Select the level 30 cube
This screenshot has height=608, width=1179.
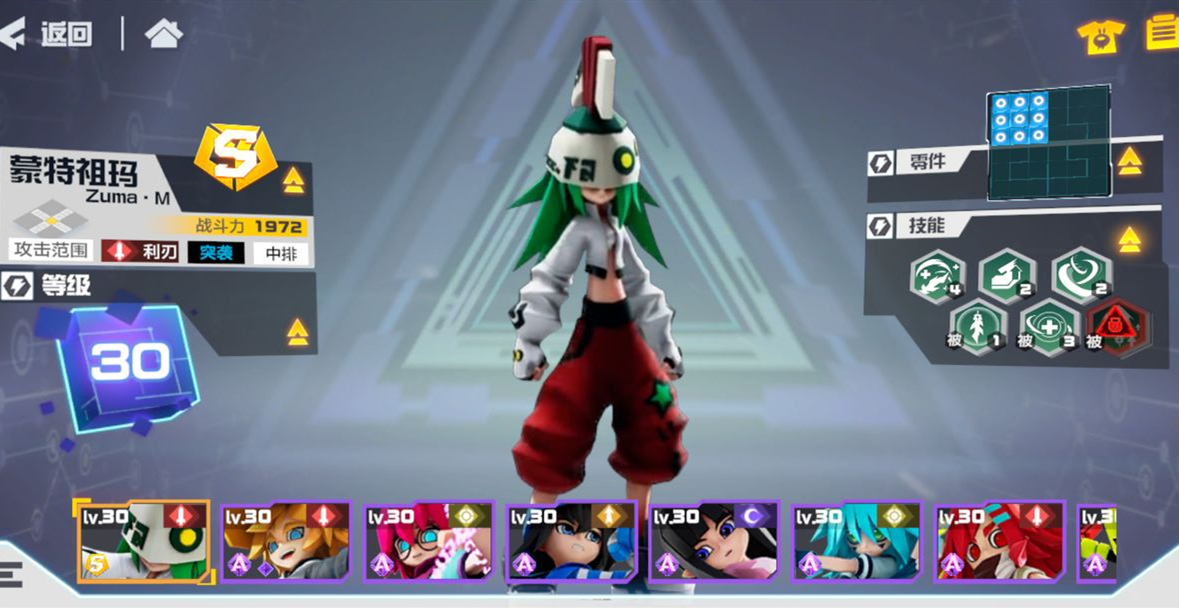click(127, 364)
